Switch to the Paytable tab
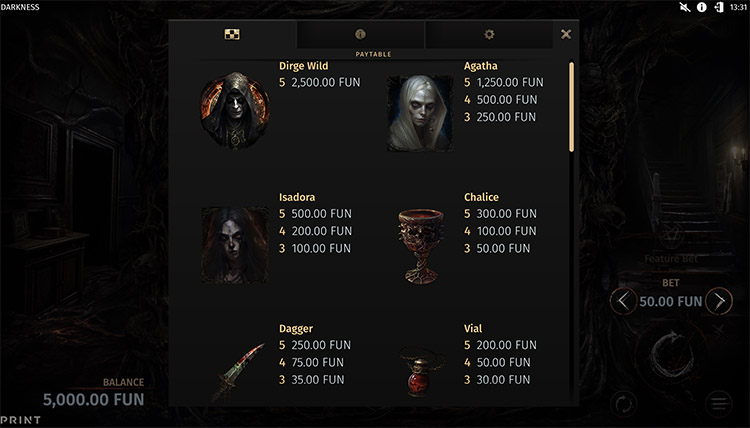Viewport: 750px width, 428px height. pyautogui.click(x=232, y=34)
